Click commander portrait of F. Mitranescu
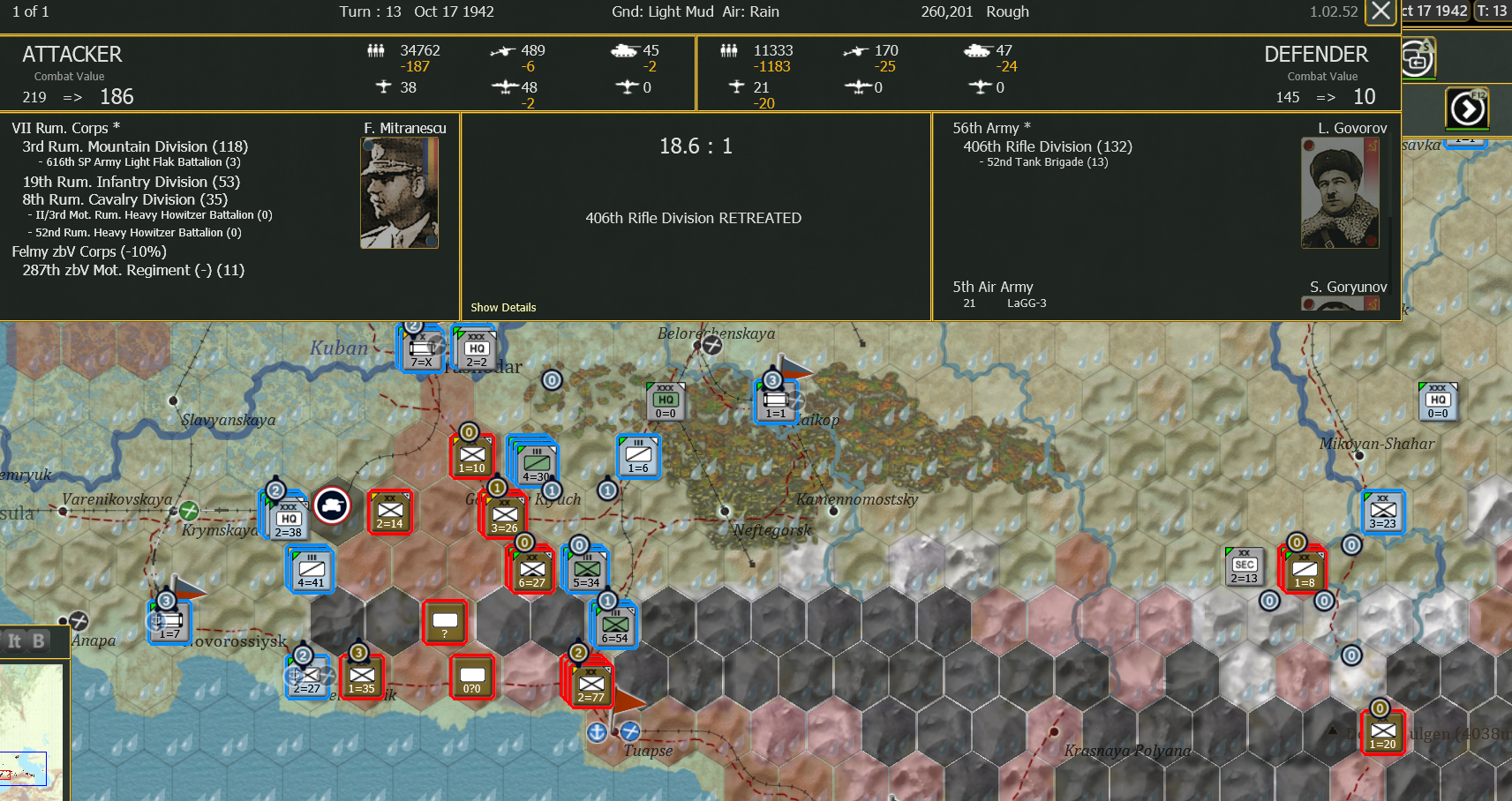The height and width of the screenshot is (801, 1512). pos(399,192)
